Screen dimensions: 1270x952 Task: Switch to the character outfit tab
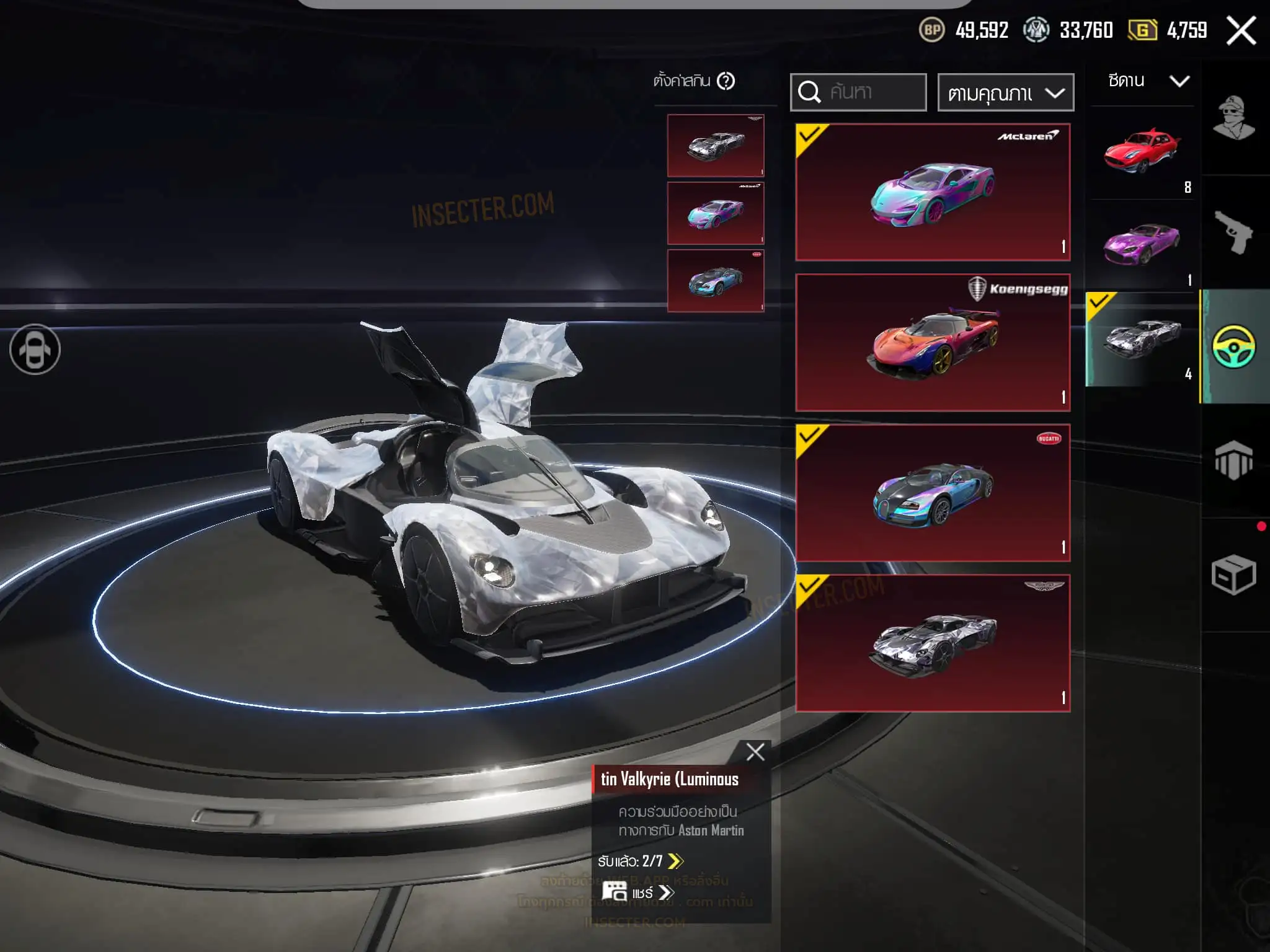(1234, 118)
